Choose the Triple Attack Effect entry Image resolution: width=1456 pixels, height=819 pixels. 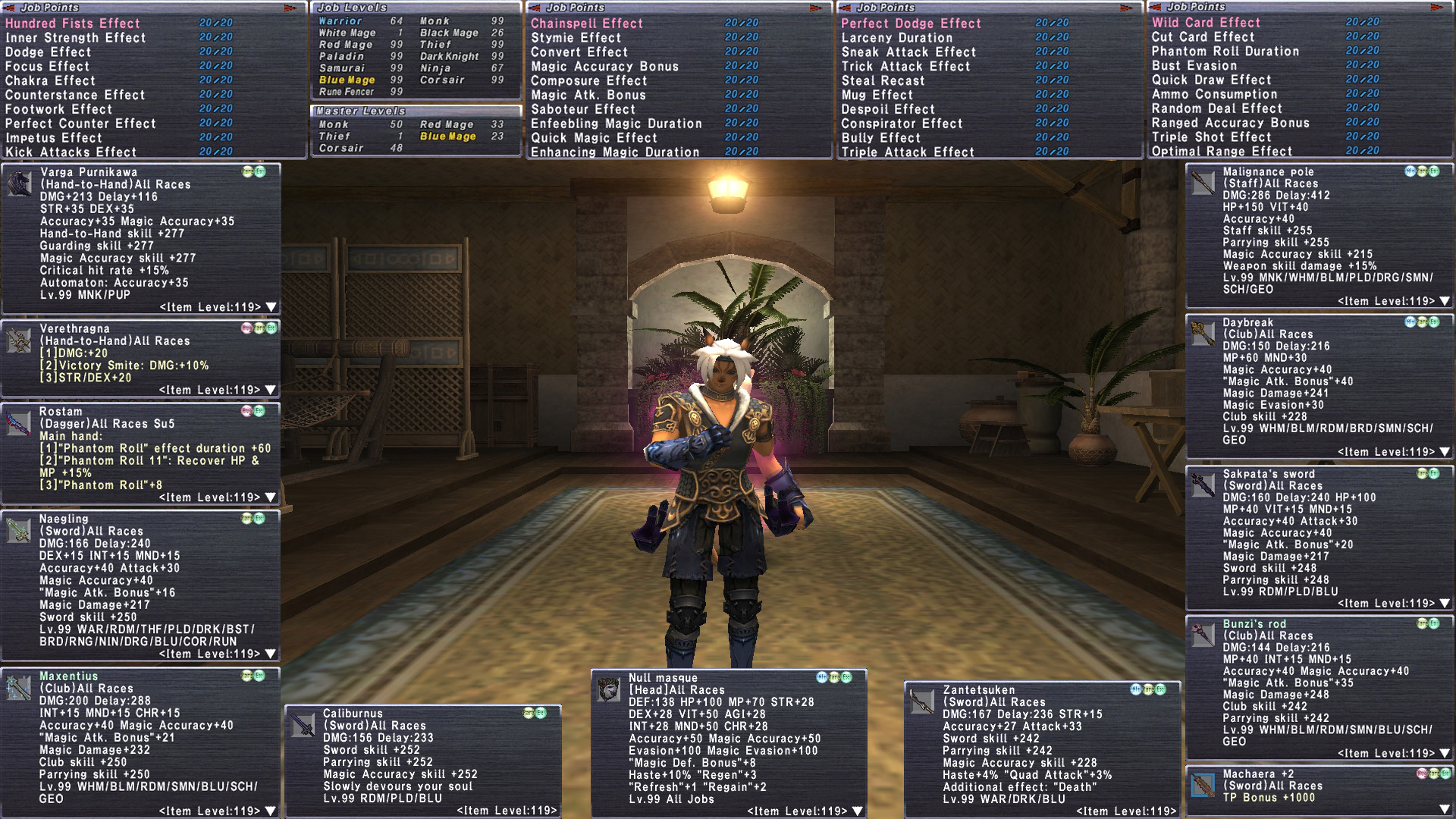click(x=907, y=152)
